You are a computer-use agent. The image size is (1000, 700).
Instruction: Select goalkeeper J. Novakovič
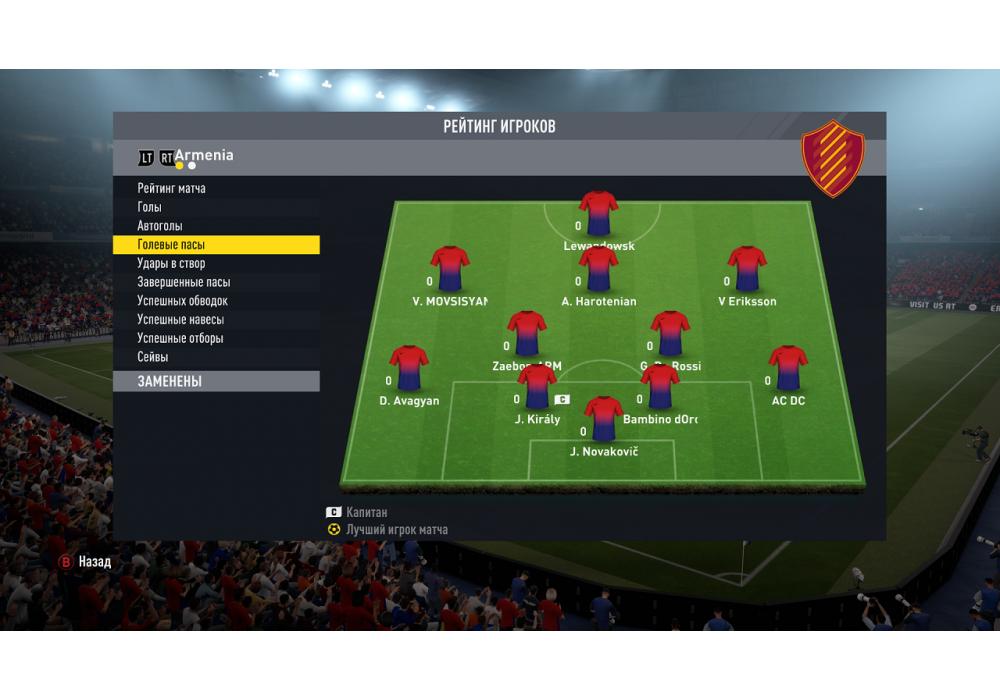(x=603, y=420)
